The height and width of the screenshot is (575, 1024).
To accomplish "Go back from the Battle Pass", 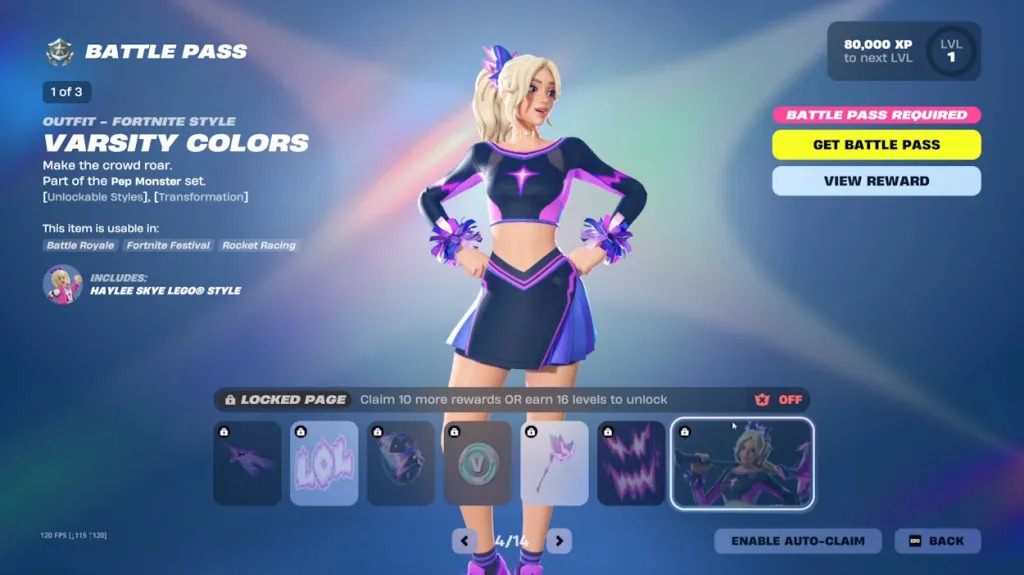I will pyautogui.click(x=937, y=541).
